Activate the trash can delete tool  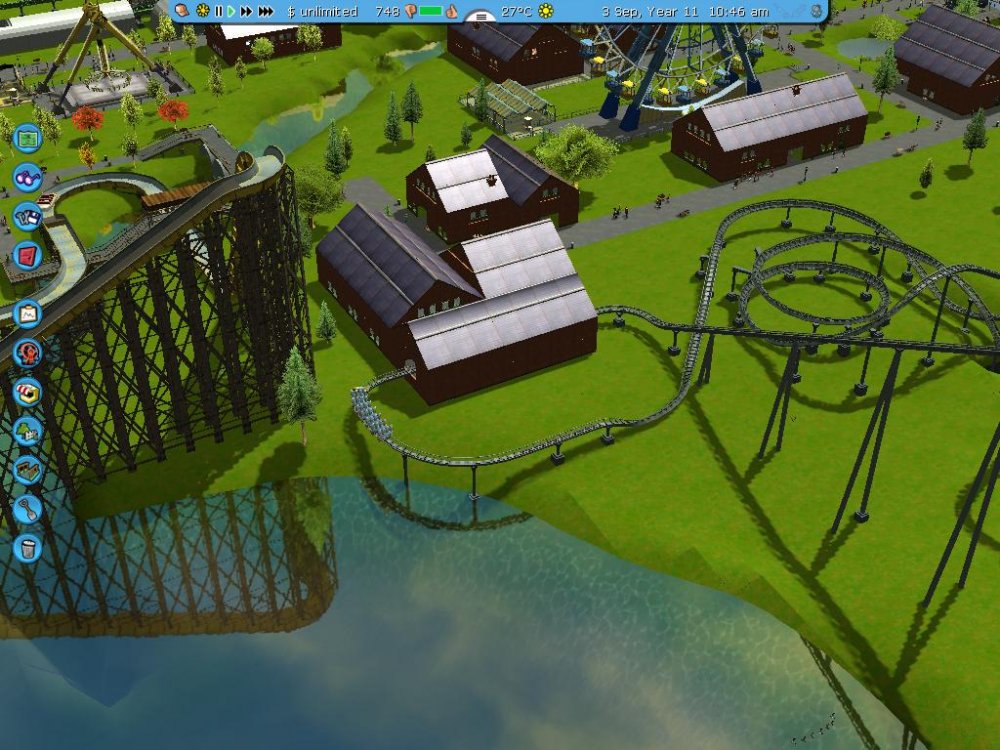point(27,548)
